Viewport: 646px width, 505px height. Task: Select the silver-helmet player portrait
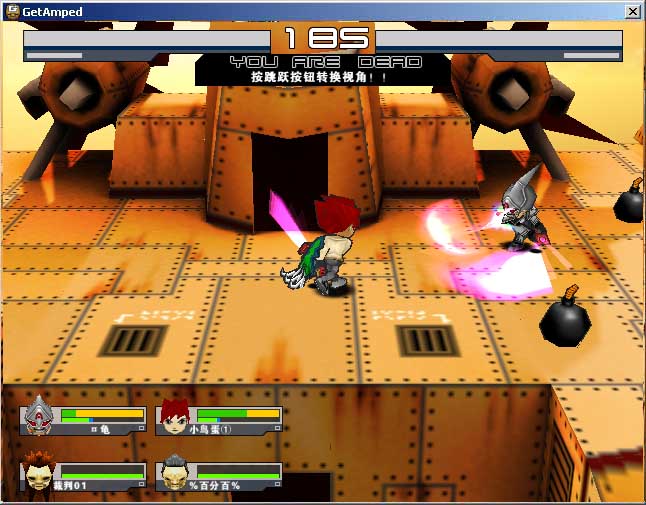[39, 415]
